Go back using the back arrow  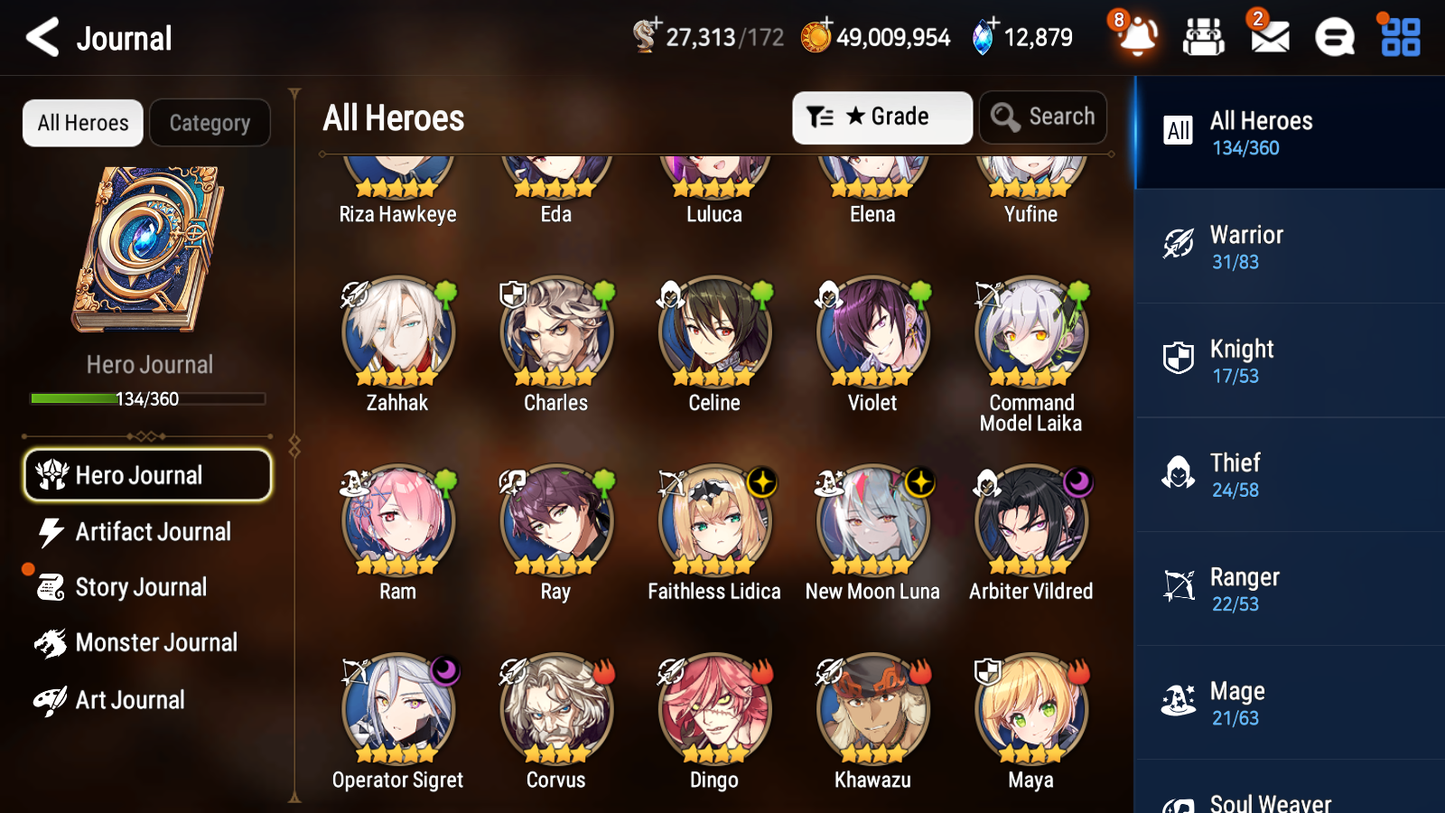tap(40, 37)
